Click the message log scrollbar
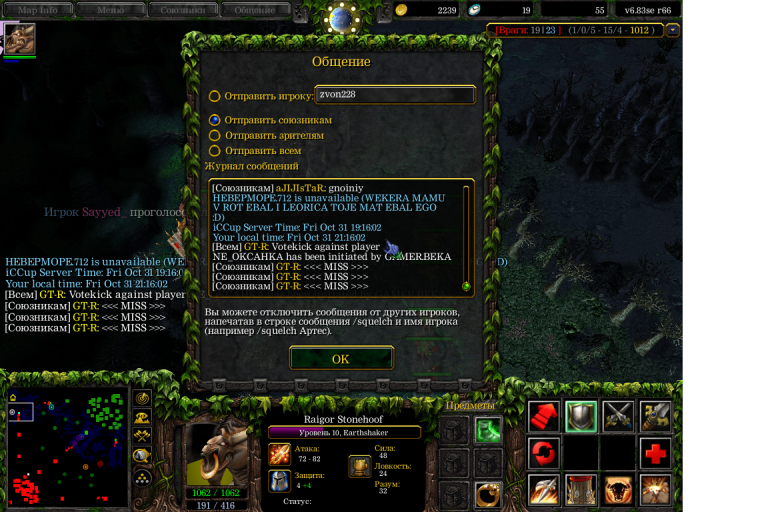768x512 pixels. (x=465, y=238)
